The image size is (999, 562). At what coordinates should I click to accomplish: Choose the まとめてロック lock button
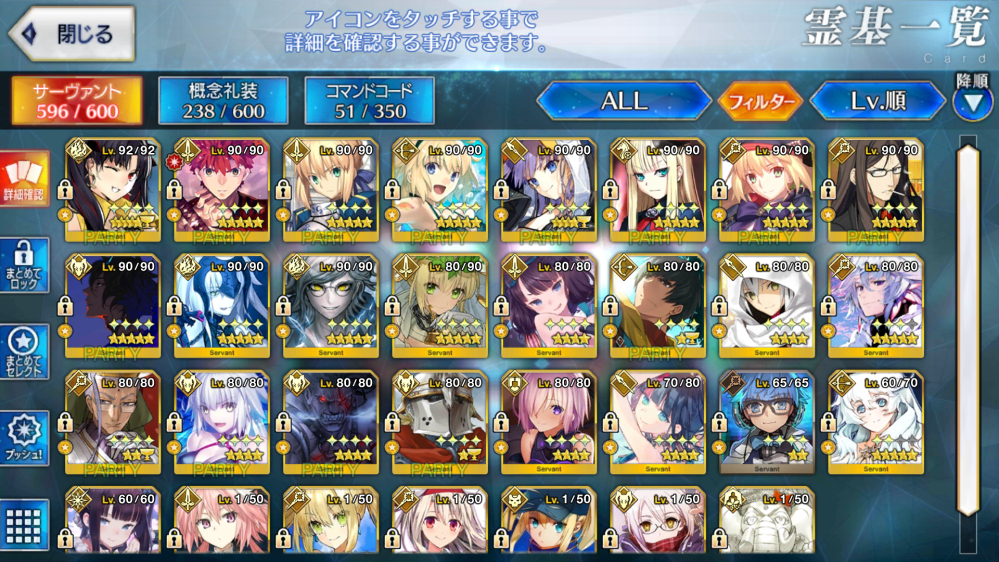click(24, 265)
